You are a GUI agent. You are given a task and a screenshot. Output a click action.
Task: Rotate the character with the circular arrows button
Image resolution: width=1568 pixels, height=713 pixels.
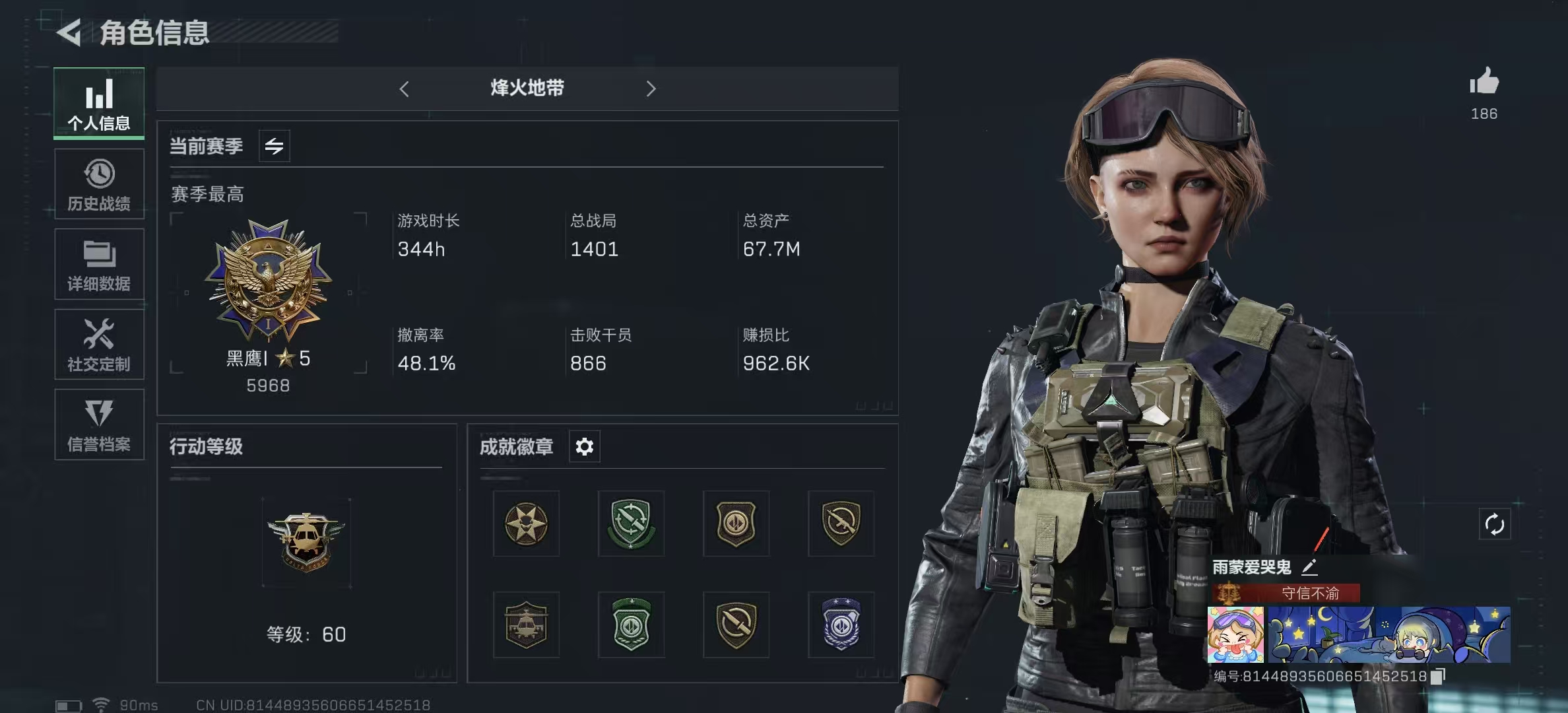tap(1494, 525)
